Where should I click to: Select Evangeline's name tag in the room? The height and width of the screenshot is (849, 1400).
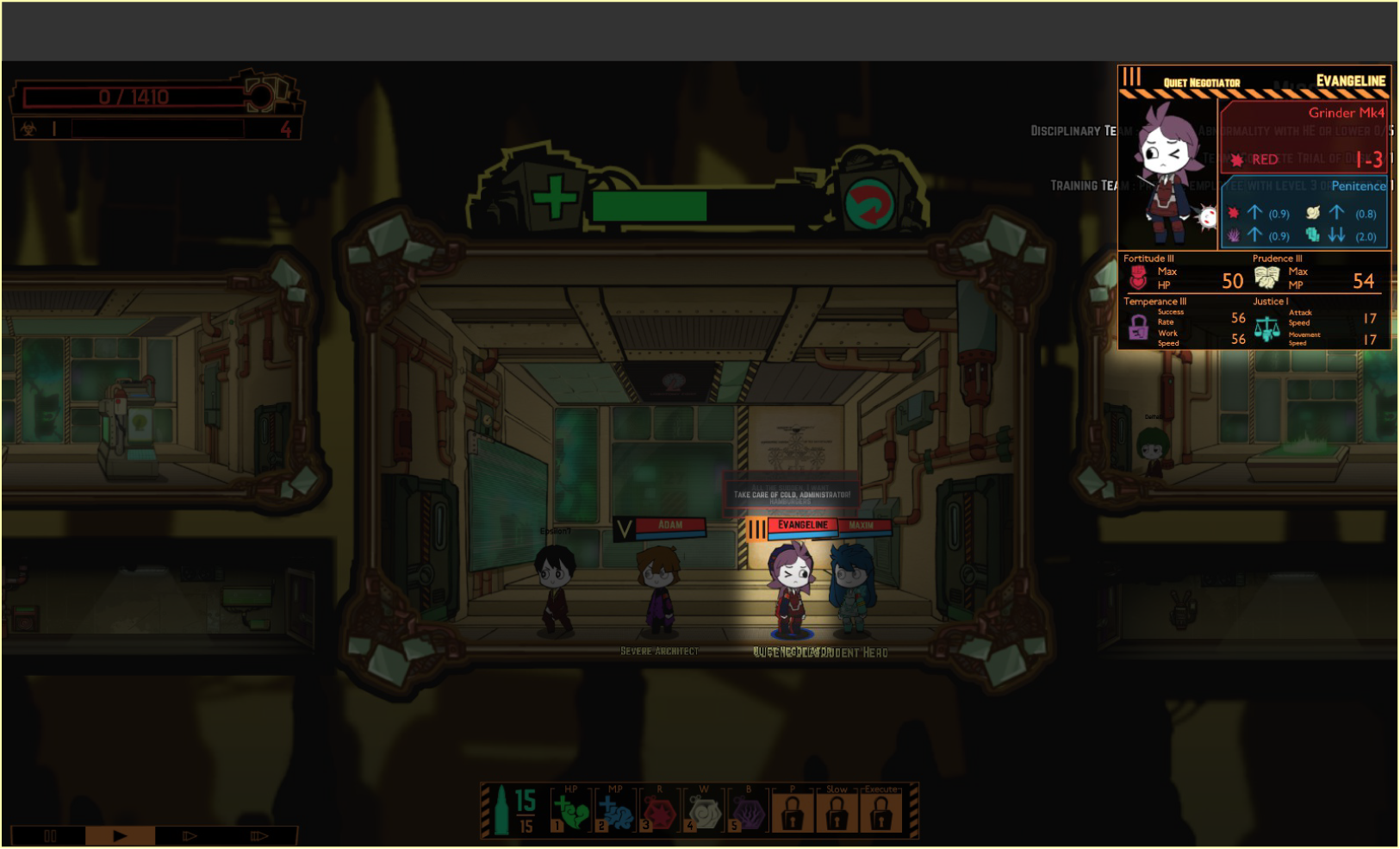click(x=802, y=525)
